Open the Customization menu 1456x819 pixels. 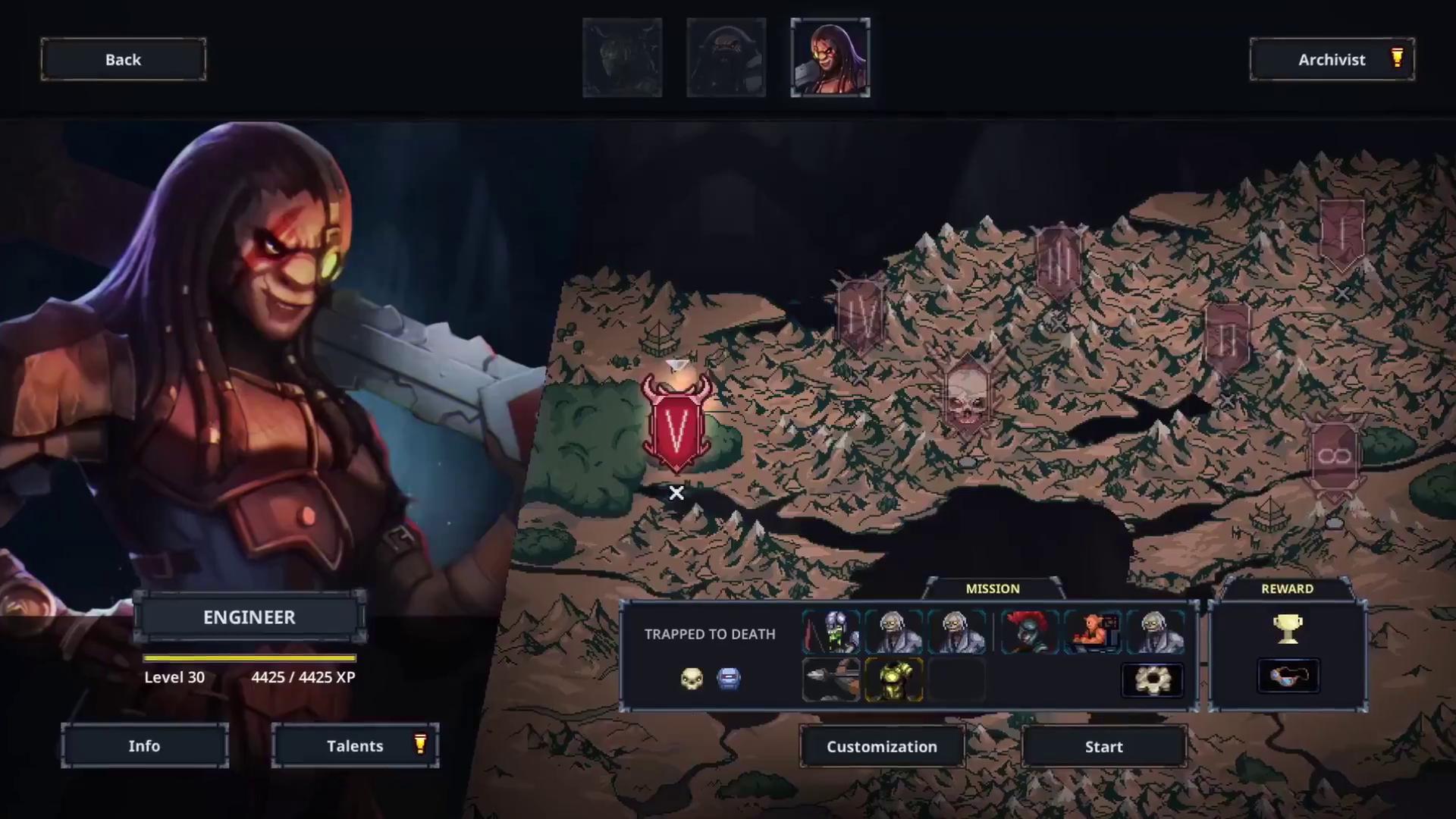(882, 746)
